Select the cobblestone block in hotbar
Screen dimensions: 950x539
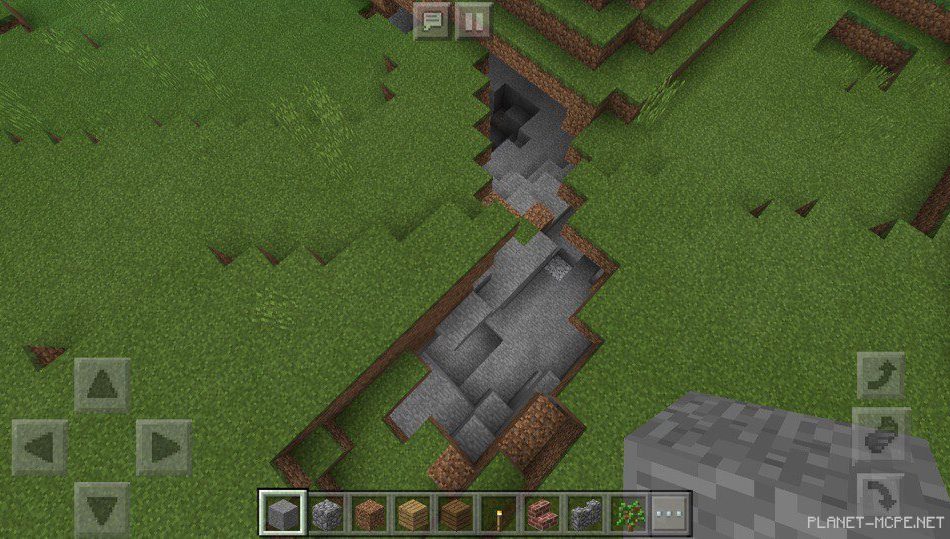point(326,514)
